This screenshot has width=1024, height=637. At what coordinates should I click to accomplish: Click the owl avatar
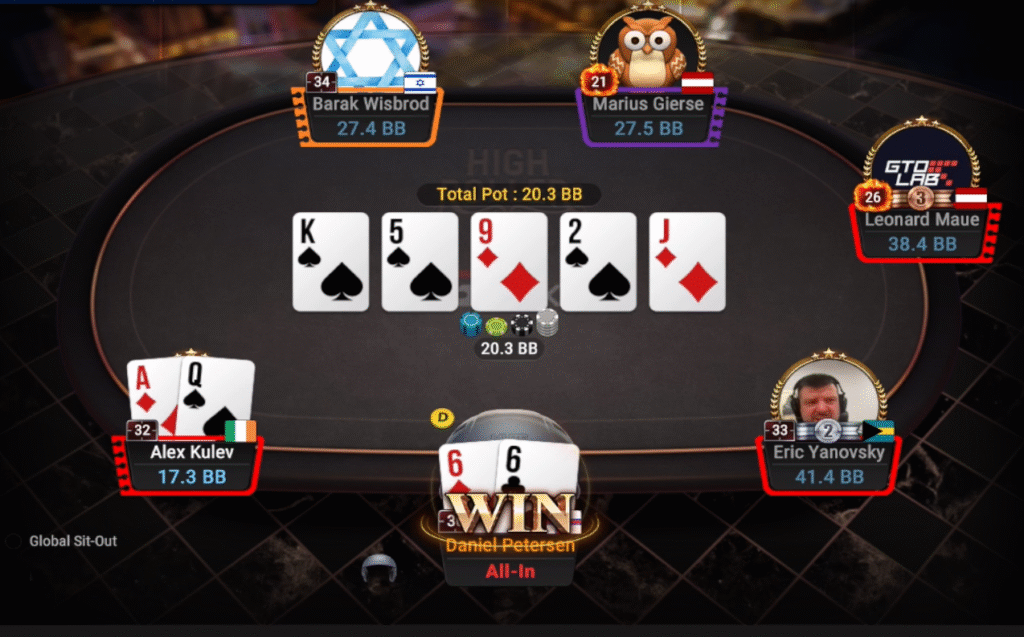[x=648, y=48]
